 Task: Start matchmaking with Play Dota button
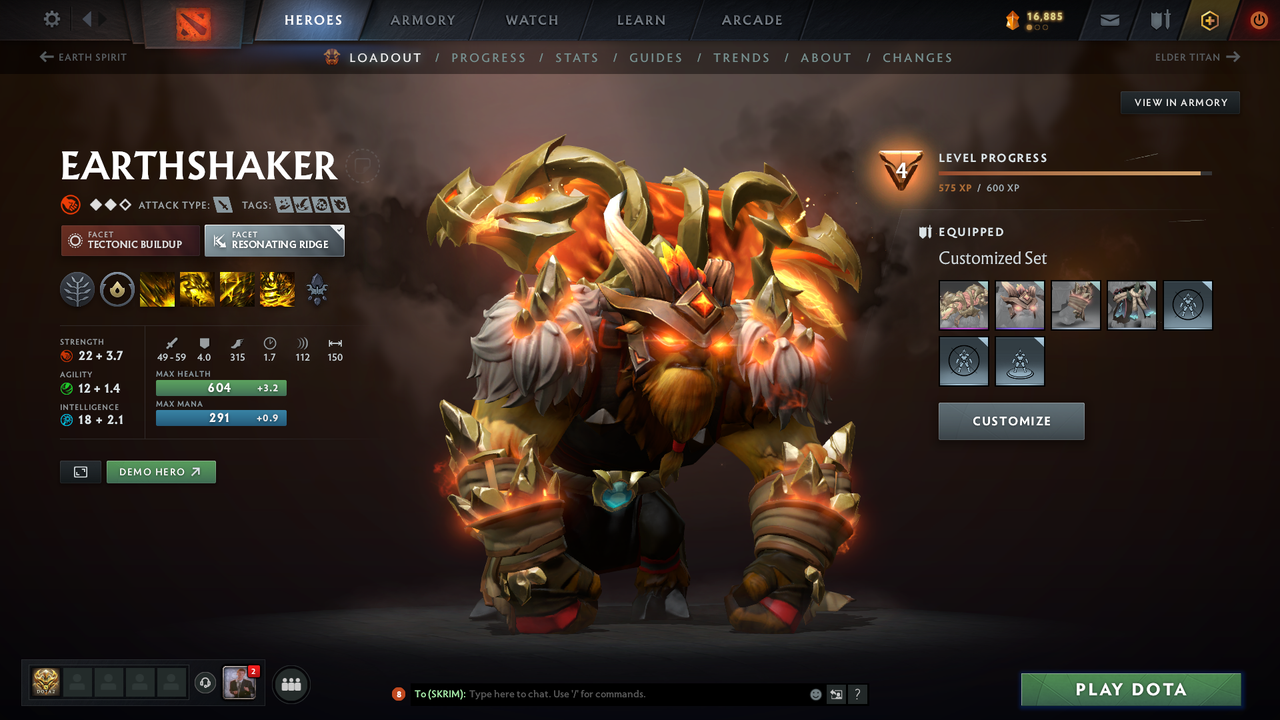pos(1130,690)
